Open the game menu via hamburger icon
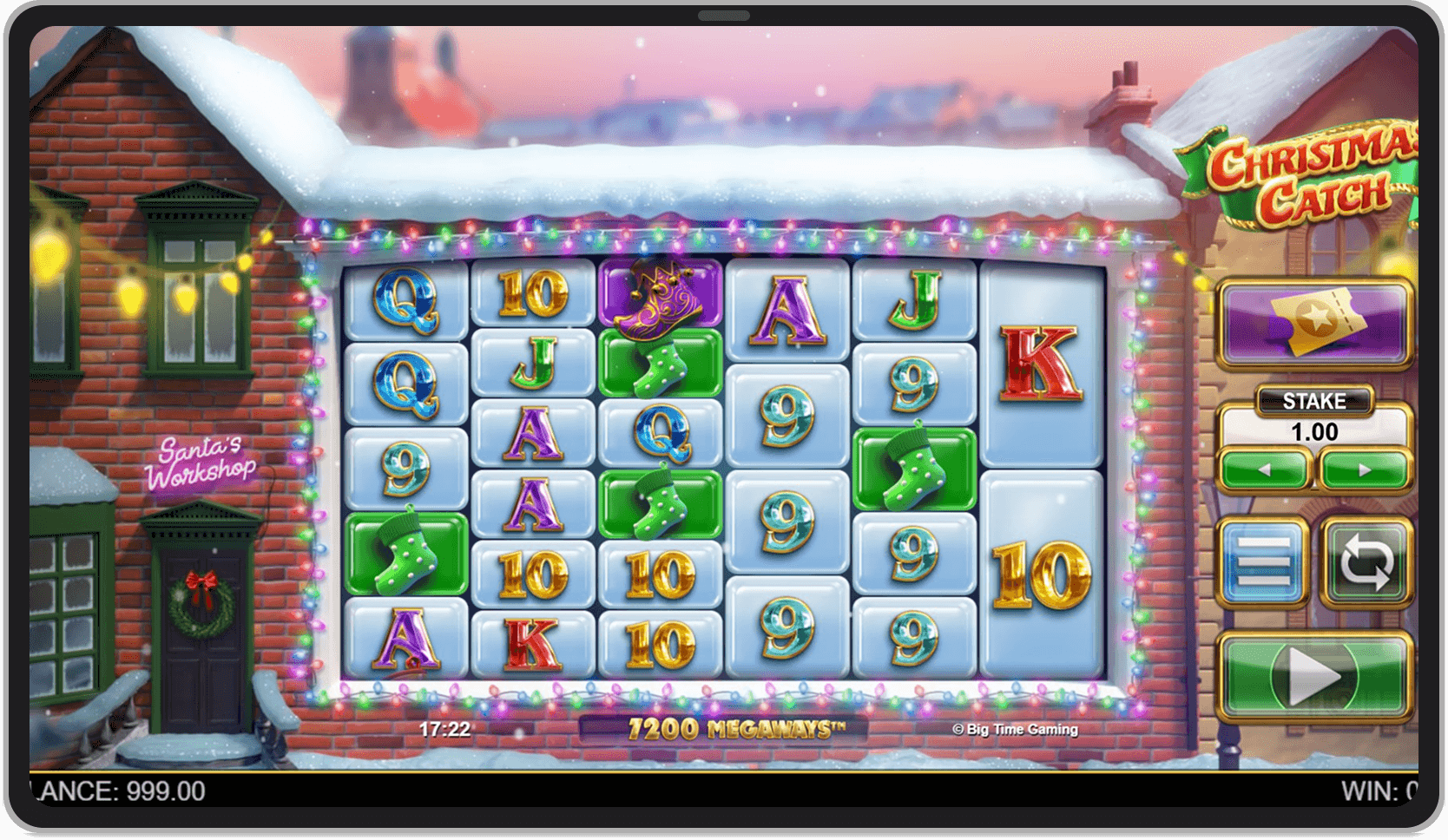Viewport: 1448px width, 840px height. [1266, 560]
